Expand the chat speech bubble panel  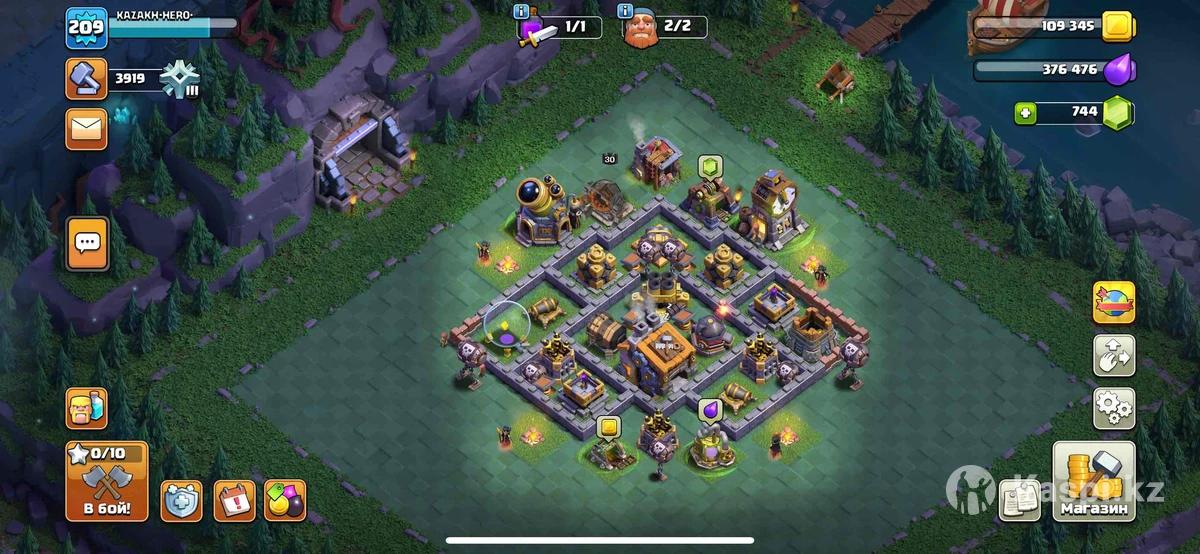point(87,243)
